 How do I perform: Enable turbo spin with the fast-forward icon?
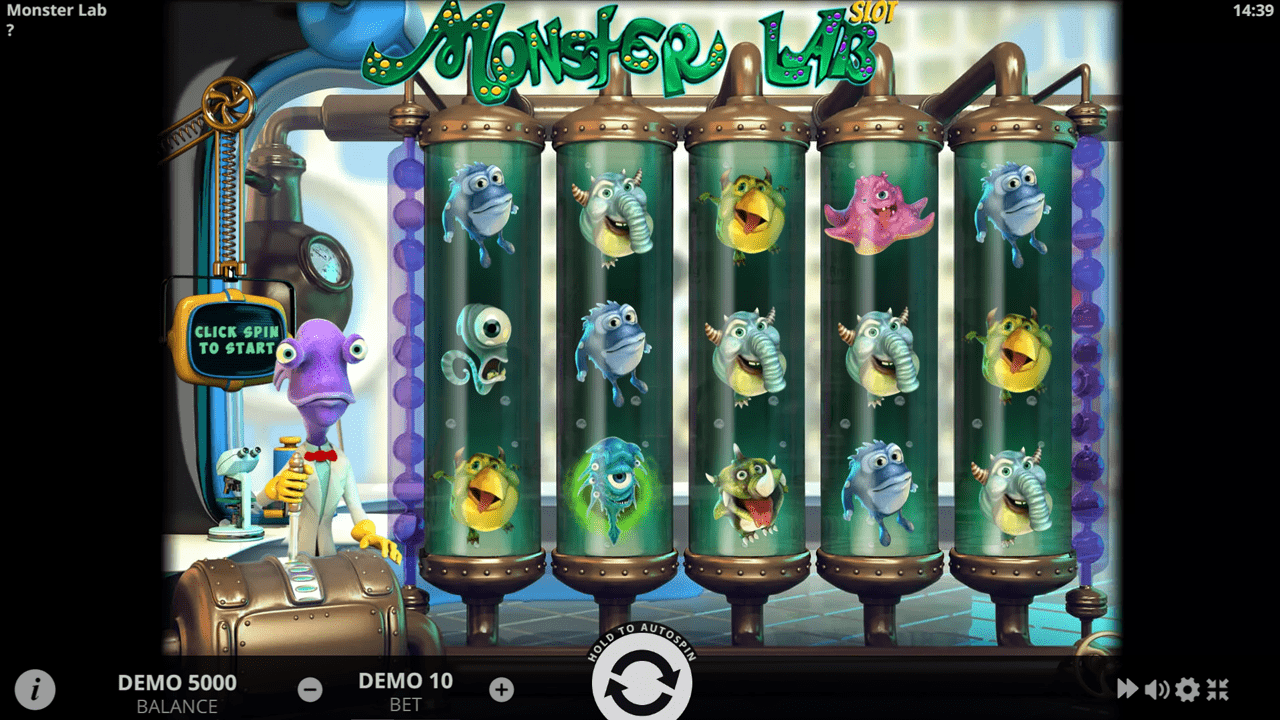(1127, 687)
